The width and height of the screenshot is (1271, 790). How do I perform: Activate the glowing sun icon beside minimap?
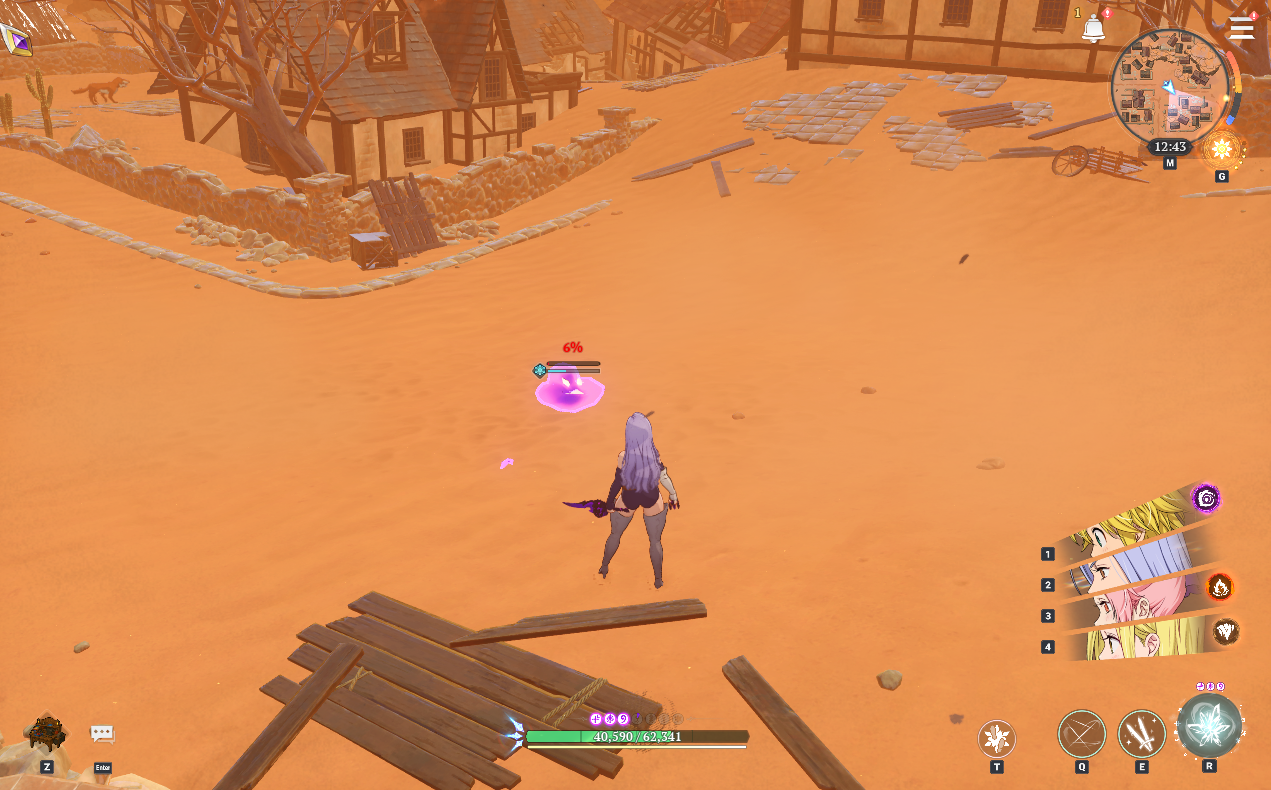(x=1221, y=150)
